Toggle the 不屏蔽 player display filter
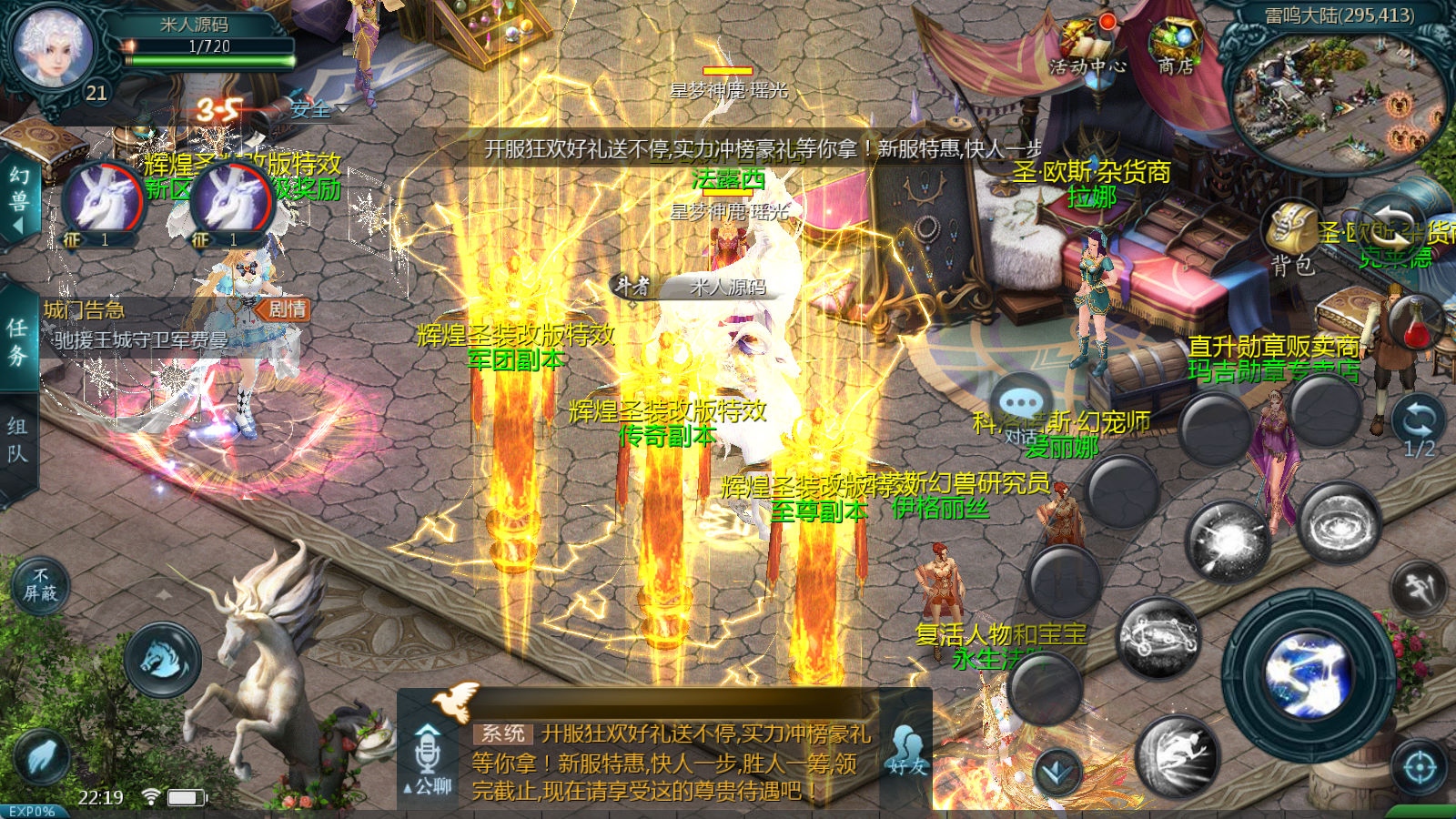The width and height of the screenshot is (1456, 819). click(x=40, y=585)
